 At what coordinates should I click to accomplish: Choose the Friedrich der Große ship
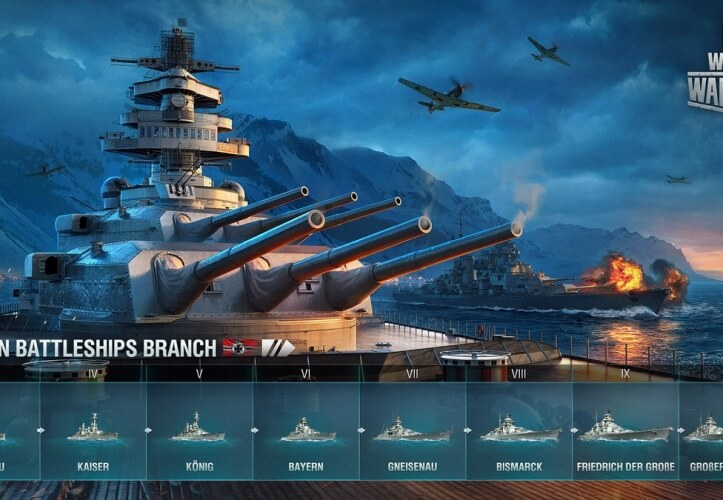pyautogui.click(x=625, y=430)
